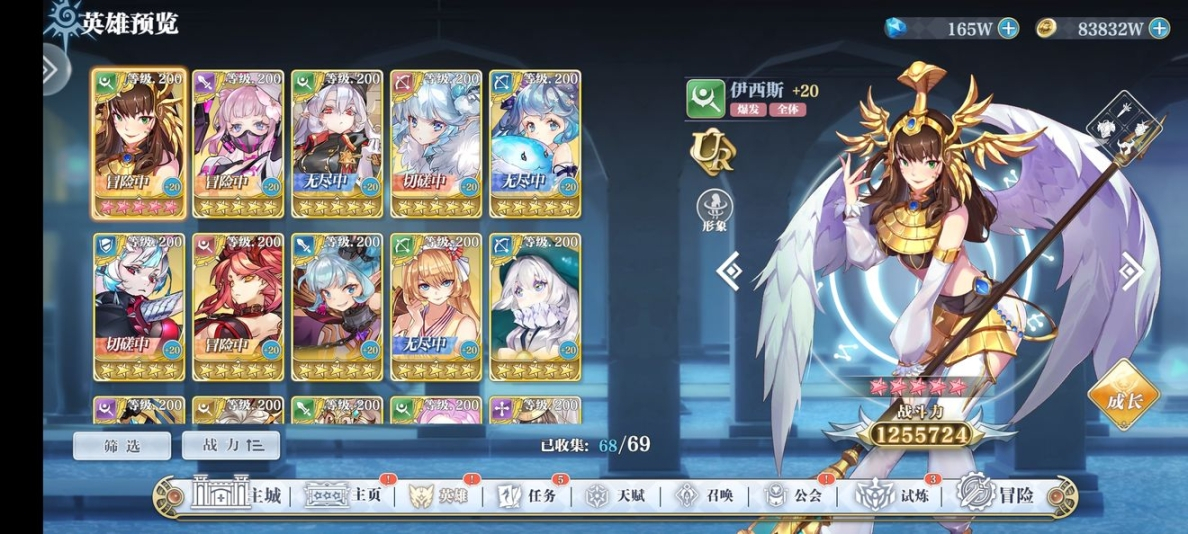Viewport: 1188px width, 534px height.
Task: Show the next hero with right arrow
Action: click(1131, 270)
